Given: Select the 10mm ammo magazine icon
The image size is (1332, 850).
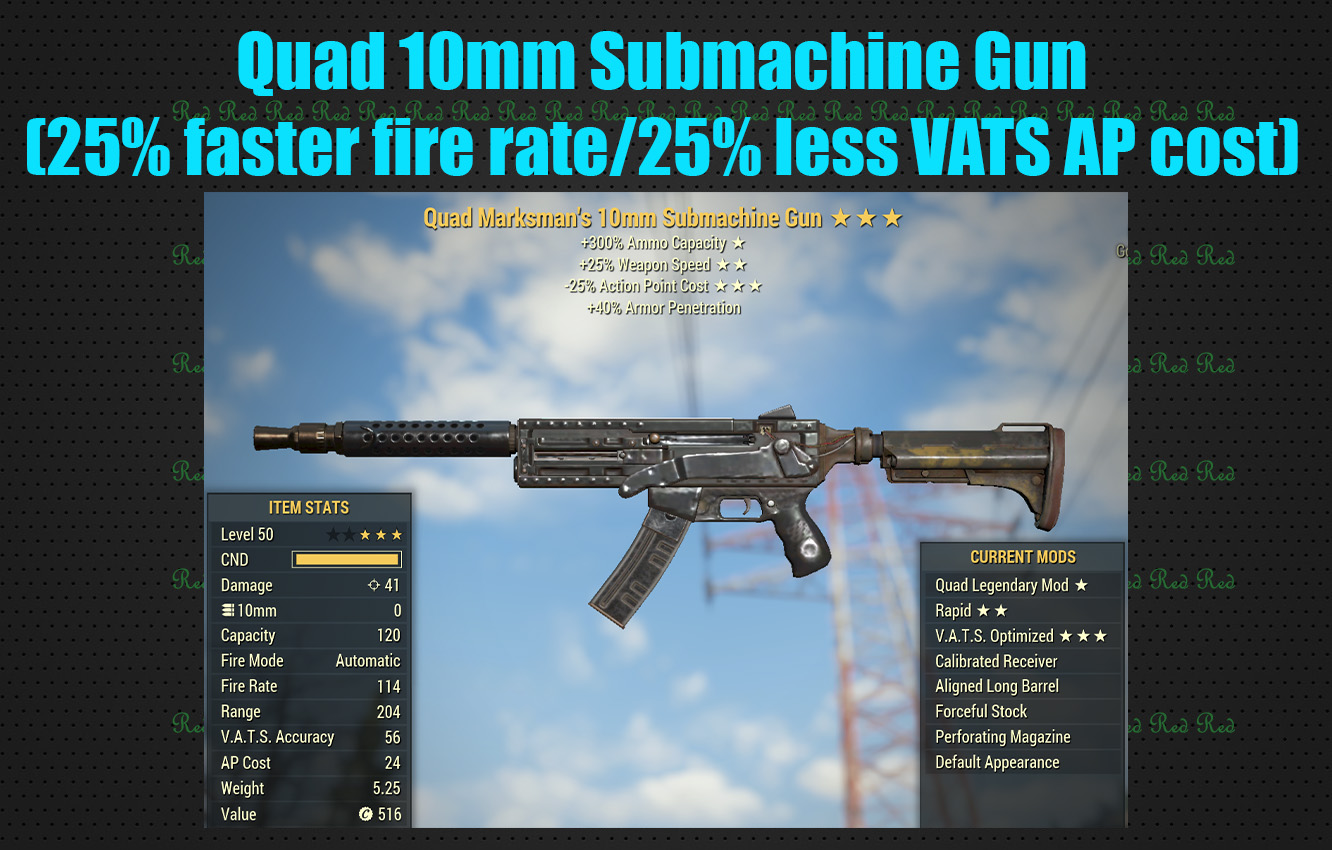Looking at the screenshot, I should pyautogui.click(x=228, y=610).
